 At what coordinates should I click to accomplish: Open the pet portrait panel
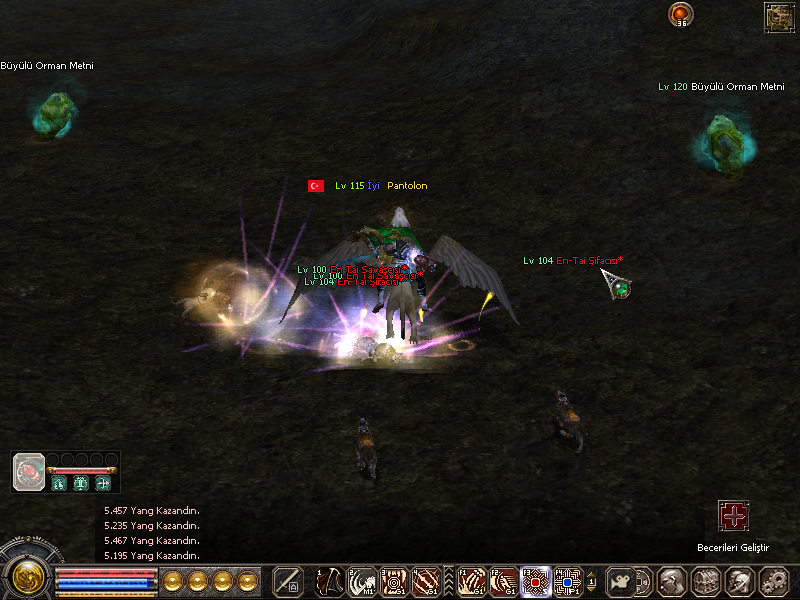(28, 471)
